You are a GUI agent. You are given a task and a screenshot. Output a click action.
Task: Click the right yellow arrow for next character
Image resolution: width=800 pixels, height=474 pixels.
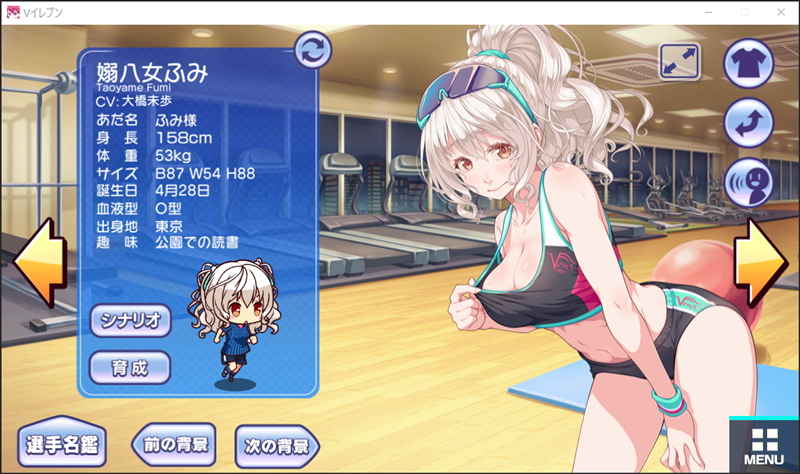pyautogui.click(x=762, y=263)
